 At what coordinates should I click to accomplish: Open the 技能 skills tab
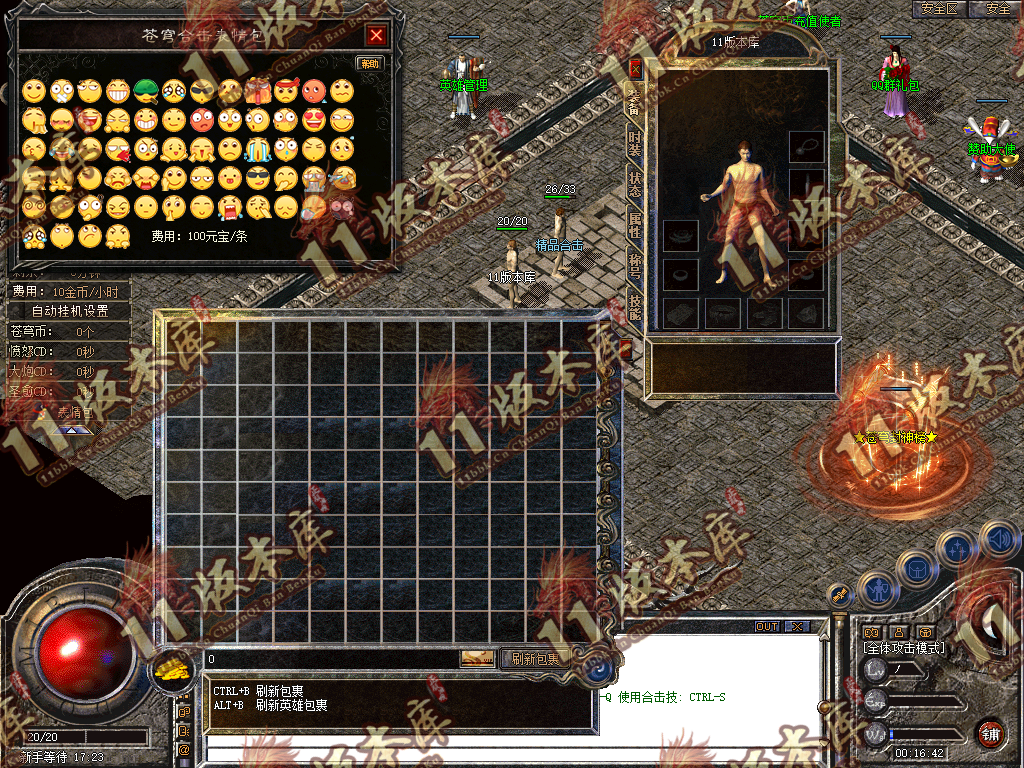pyautogui.click(x=635, y=305)
